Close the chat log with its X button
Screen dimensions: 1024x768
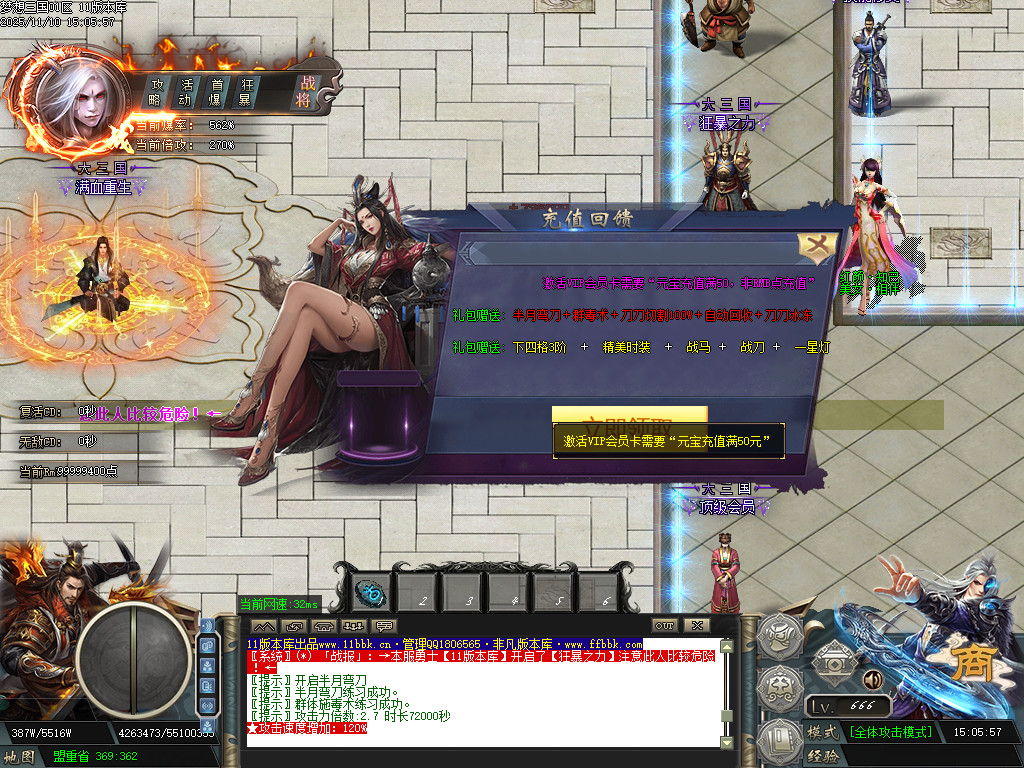click(696, 626)
